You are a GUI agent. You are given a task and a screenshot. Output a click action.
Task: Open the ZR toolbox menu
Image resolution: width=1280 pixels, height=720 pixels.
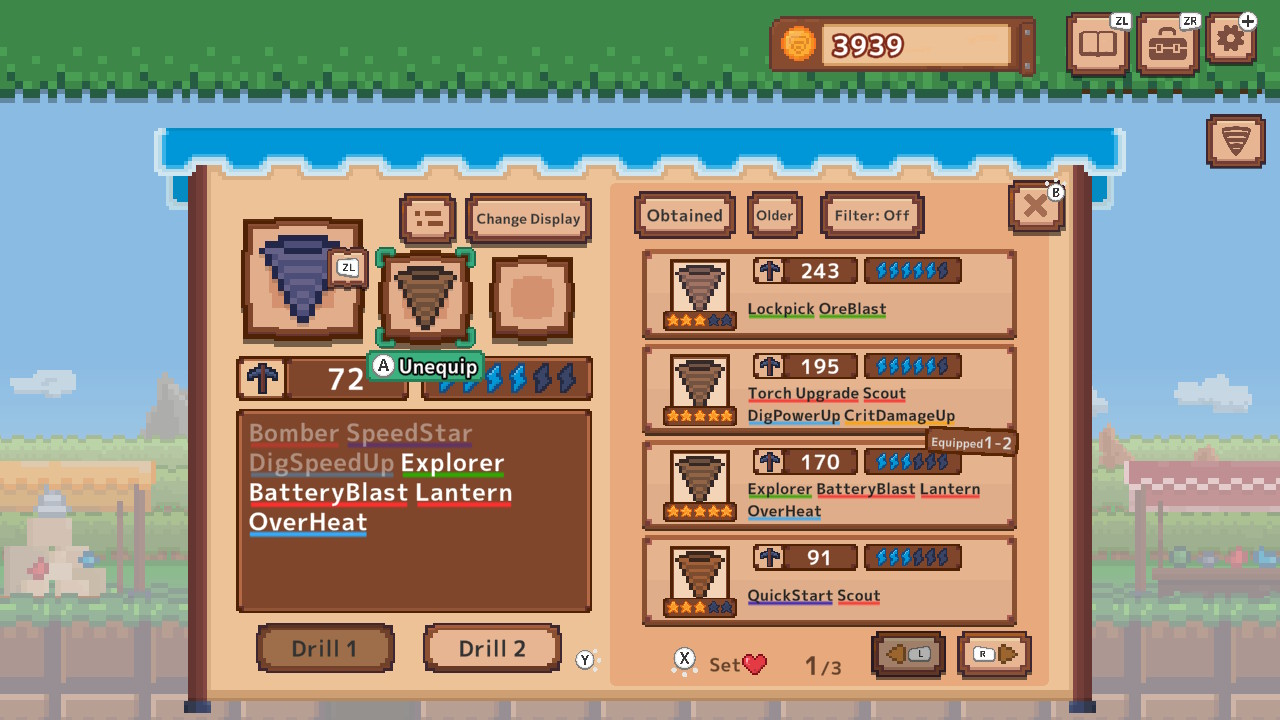1166,45
